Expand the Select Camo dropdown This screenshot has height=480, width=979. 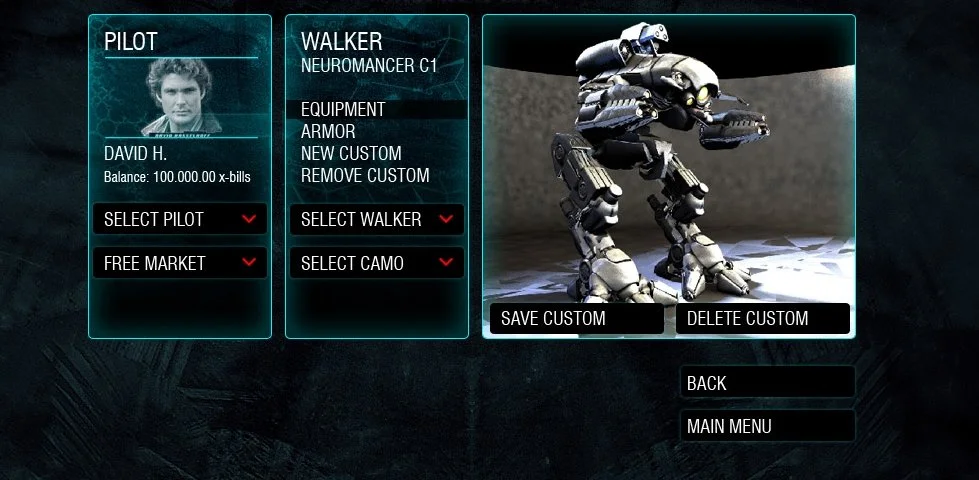377,263
